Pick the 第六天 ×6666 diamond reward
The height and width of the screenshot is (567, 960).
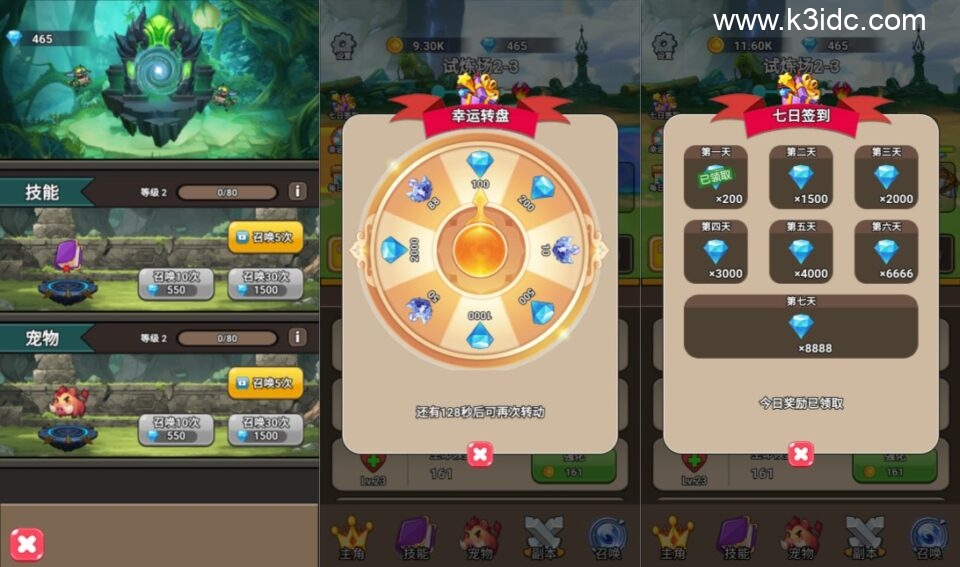pyautogui.click(x=886, y=252)
